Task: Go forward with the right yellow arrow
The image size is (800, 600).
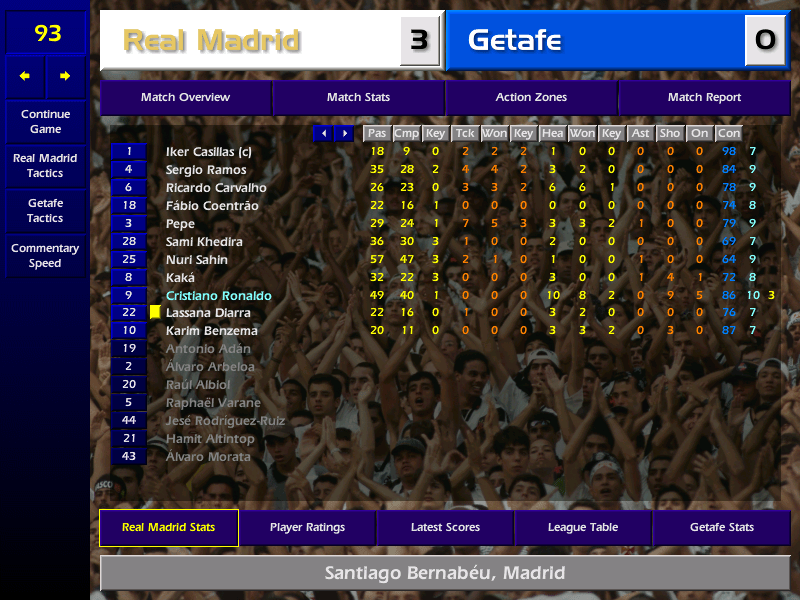Action: point(65,76)
